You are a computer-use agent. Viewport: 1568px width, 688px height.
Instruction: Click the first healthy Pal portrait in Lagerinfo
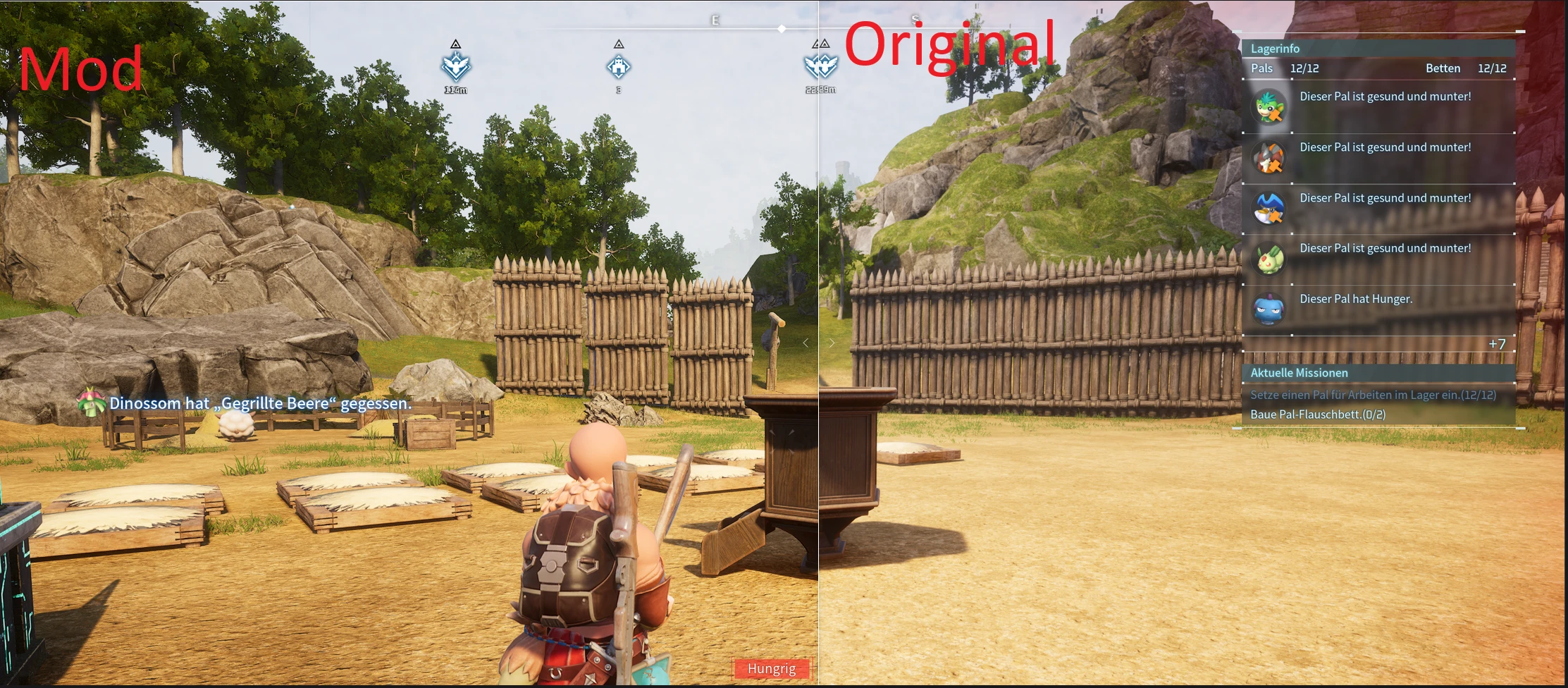1269,106
